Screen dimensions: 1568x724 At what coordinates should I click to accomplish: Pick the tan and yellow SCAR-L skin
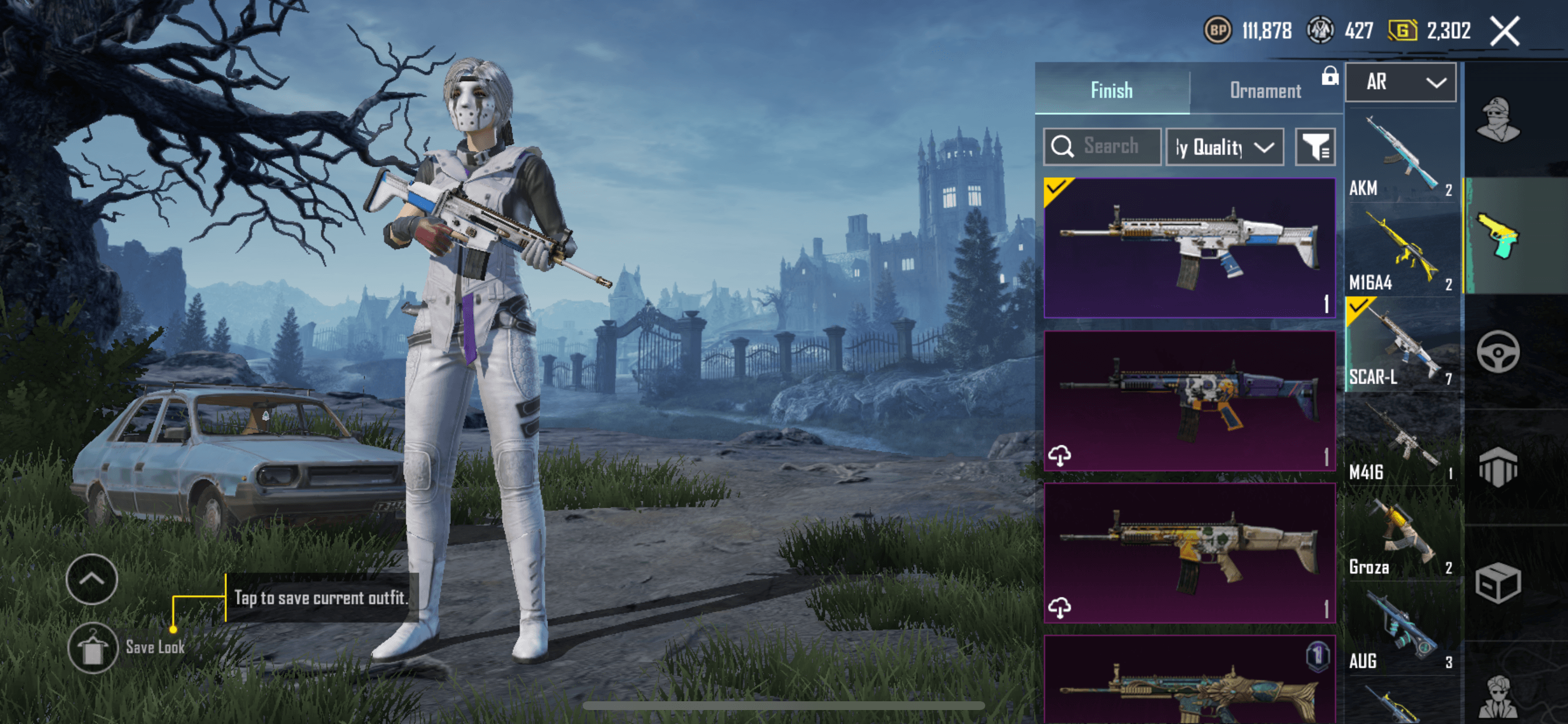[x=1189, y=553]
